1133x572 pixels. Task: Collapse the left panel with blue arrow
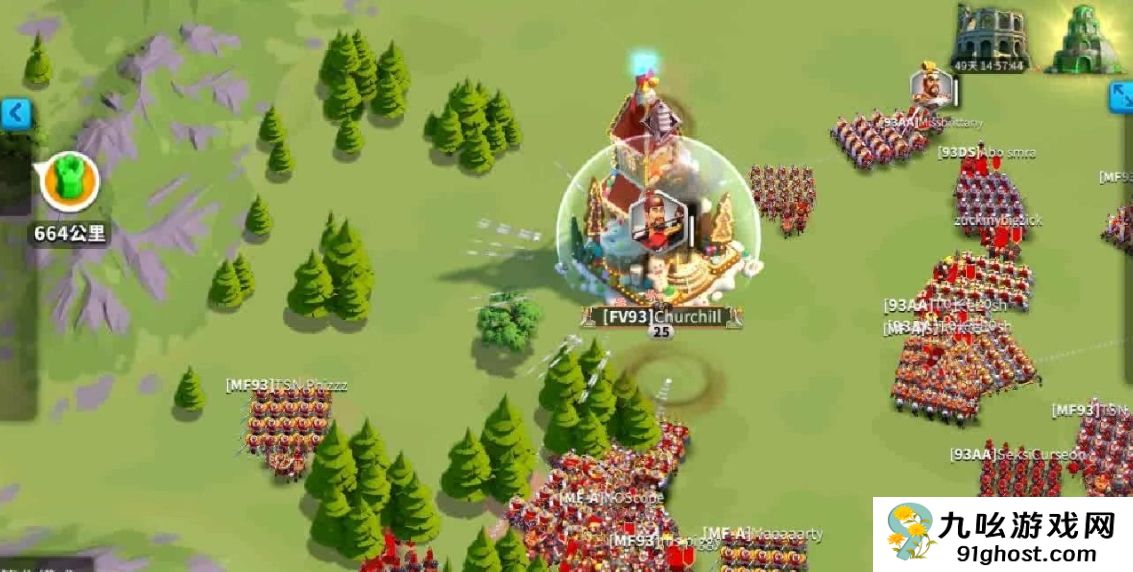[15, 114]
